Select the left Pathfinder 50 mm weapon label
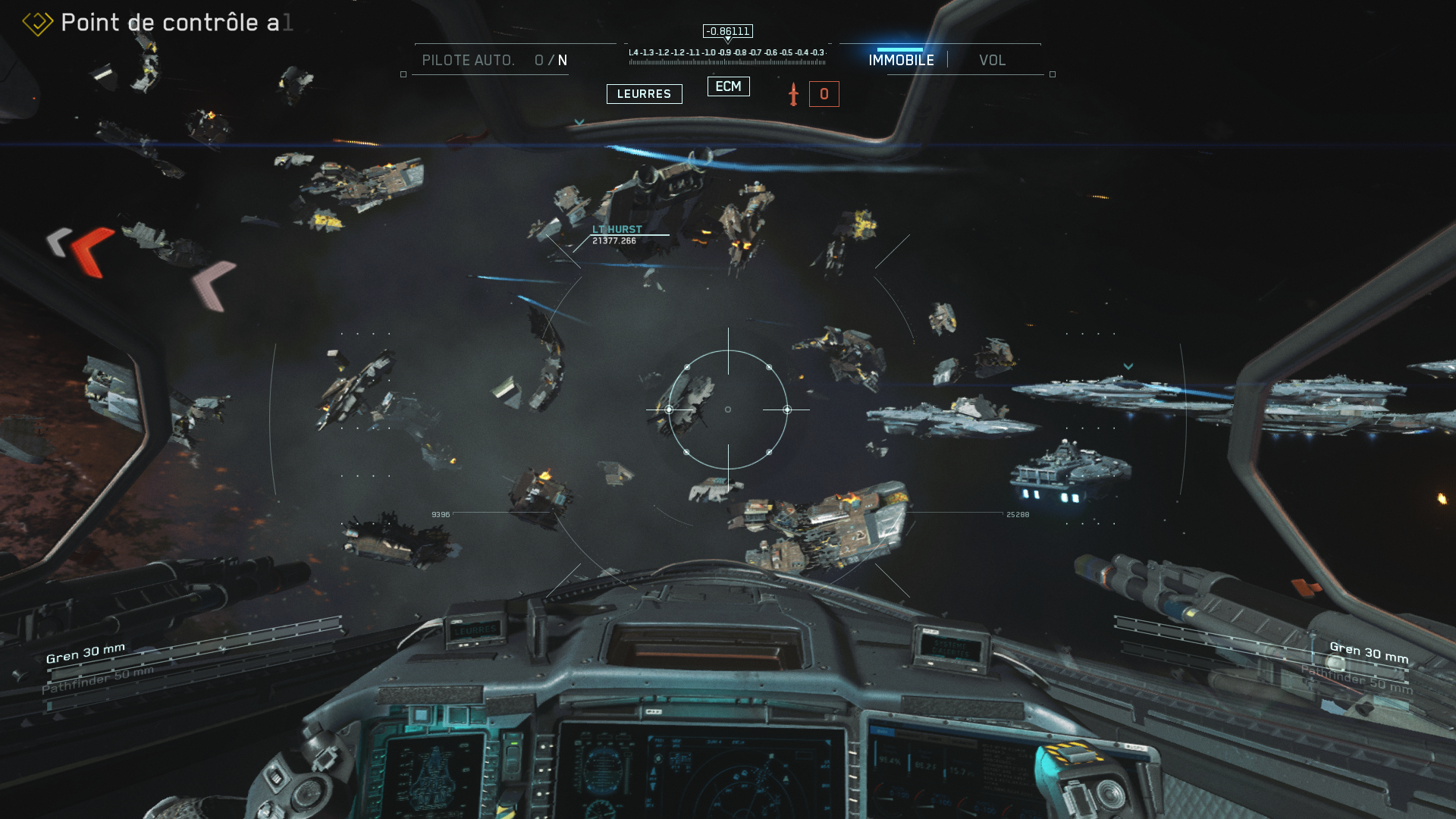1456x819 pixels. pyautogui.click(x=98, y=679)
